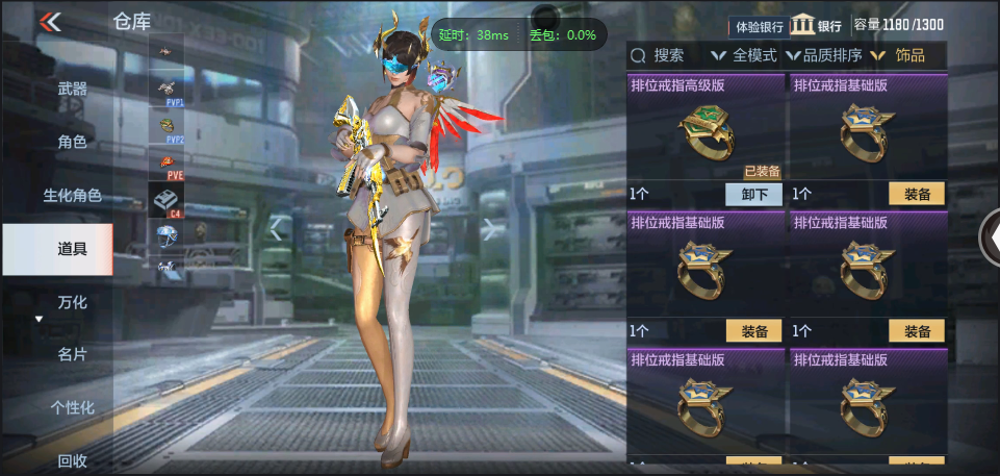Open the 全模式 mode filter dropdown

[743, 56]
